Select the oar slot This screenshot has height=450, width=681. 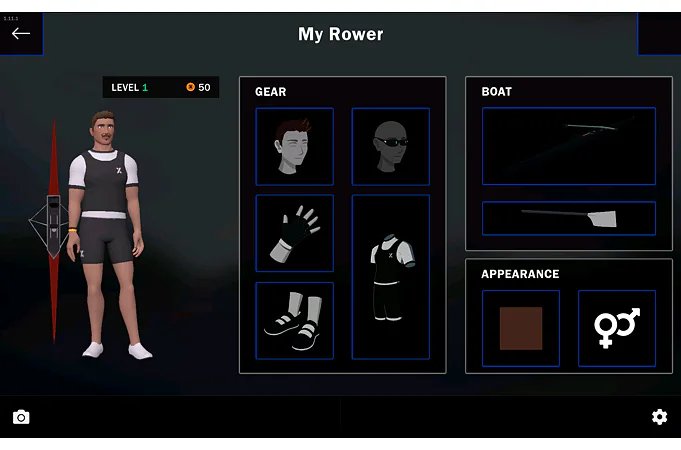568,218
